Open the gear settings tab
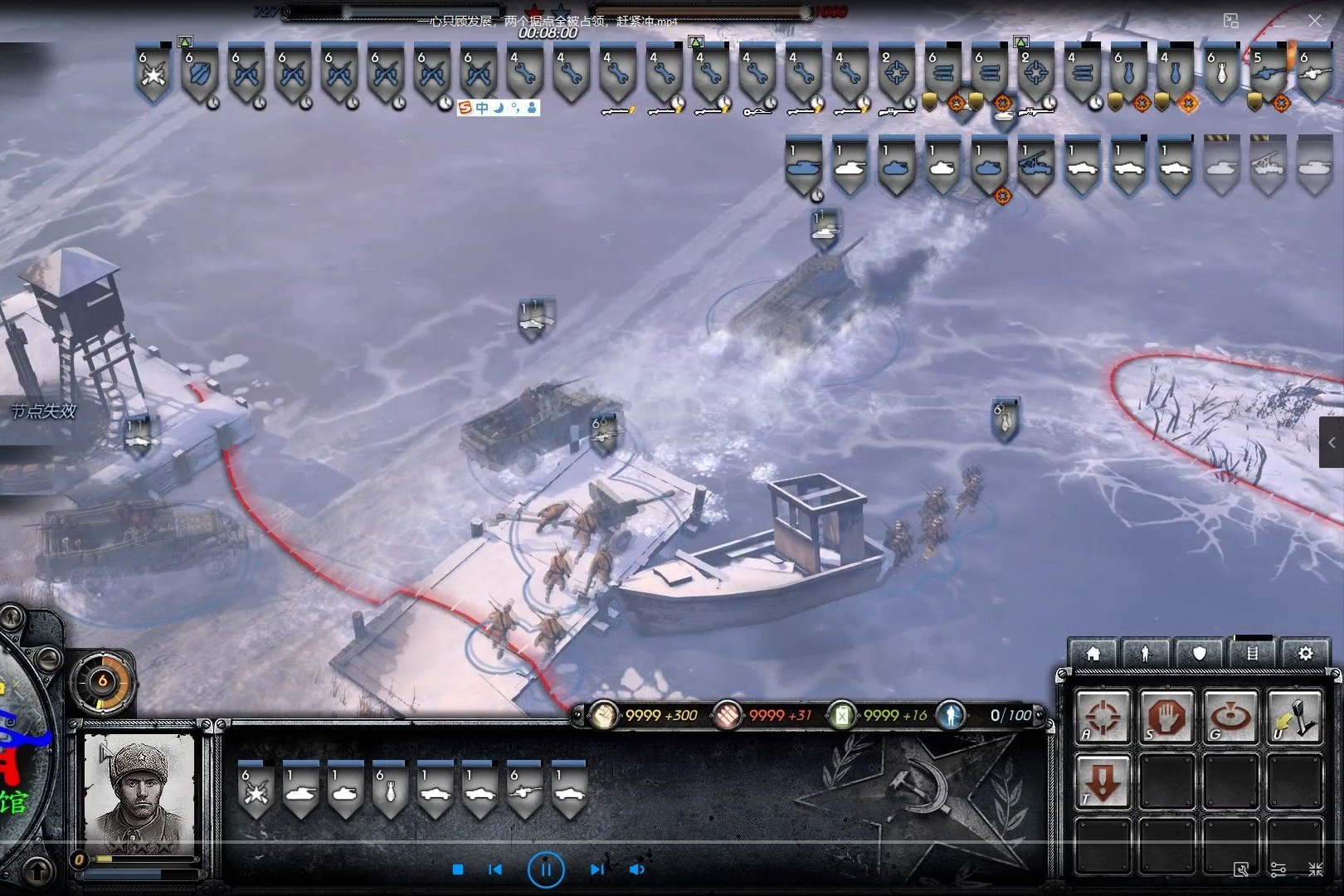The height and width of the screenshot is (896, 1344). point(1305,654)
